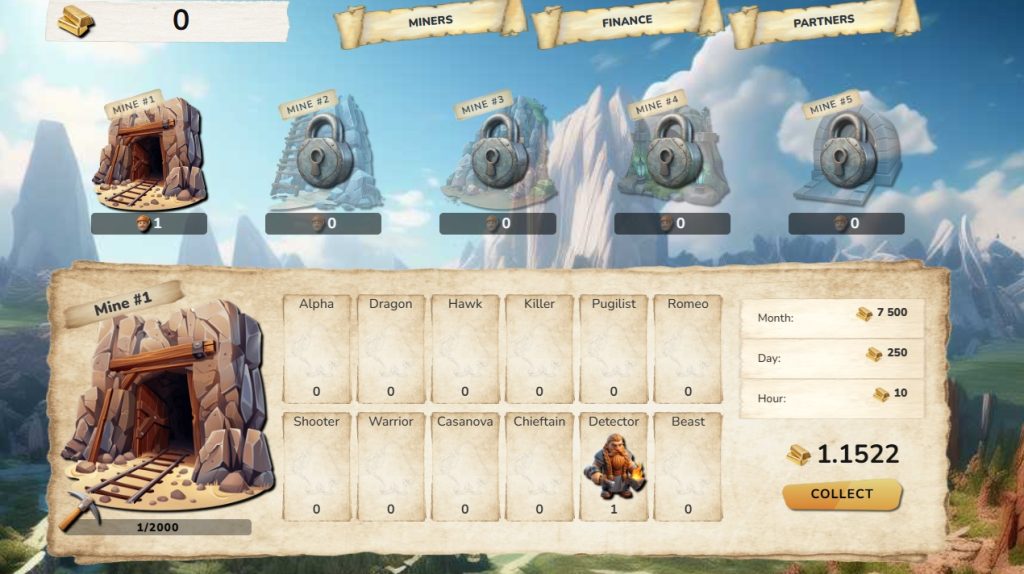1024x574 pixels.
Task: Choose the locked Mine #3
Action: 497,154
